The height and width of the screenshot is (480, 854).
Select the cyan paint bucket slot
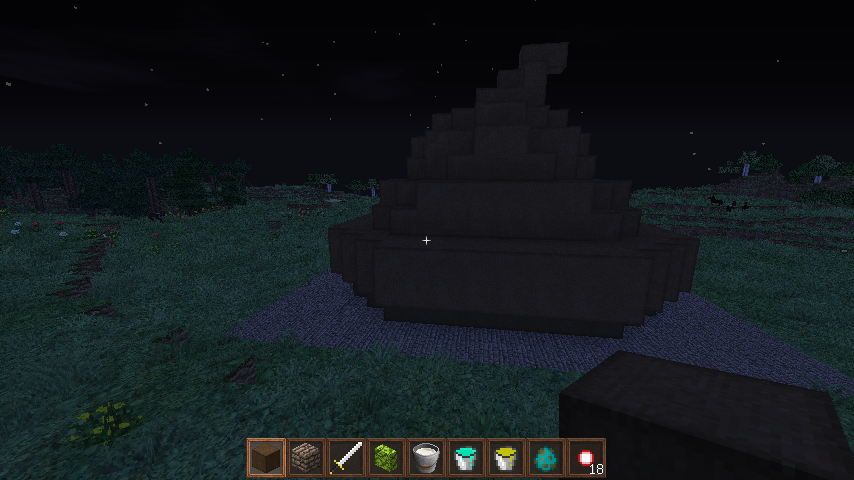466,458
